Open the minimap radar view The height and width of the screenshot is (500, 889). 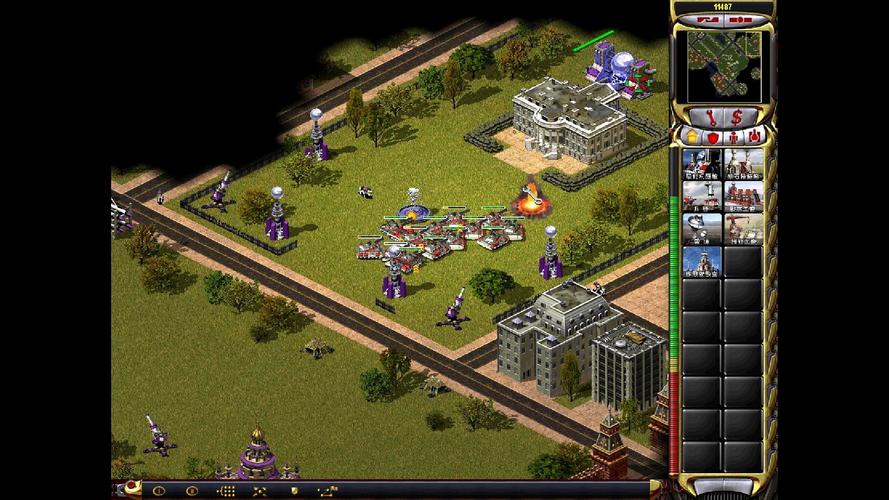pos(722,66)
